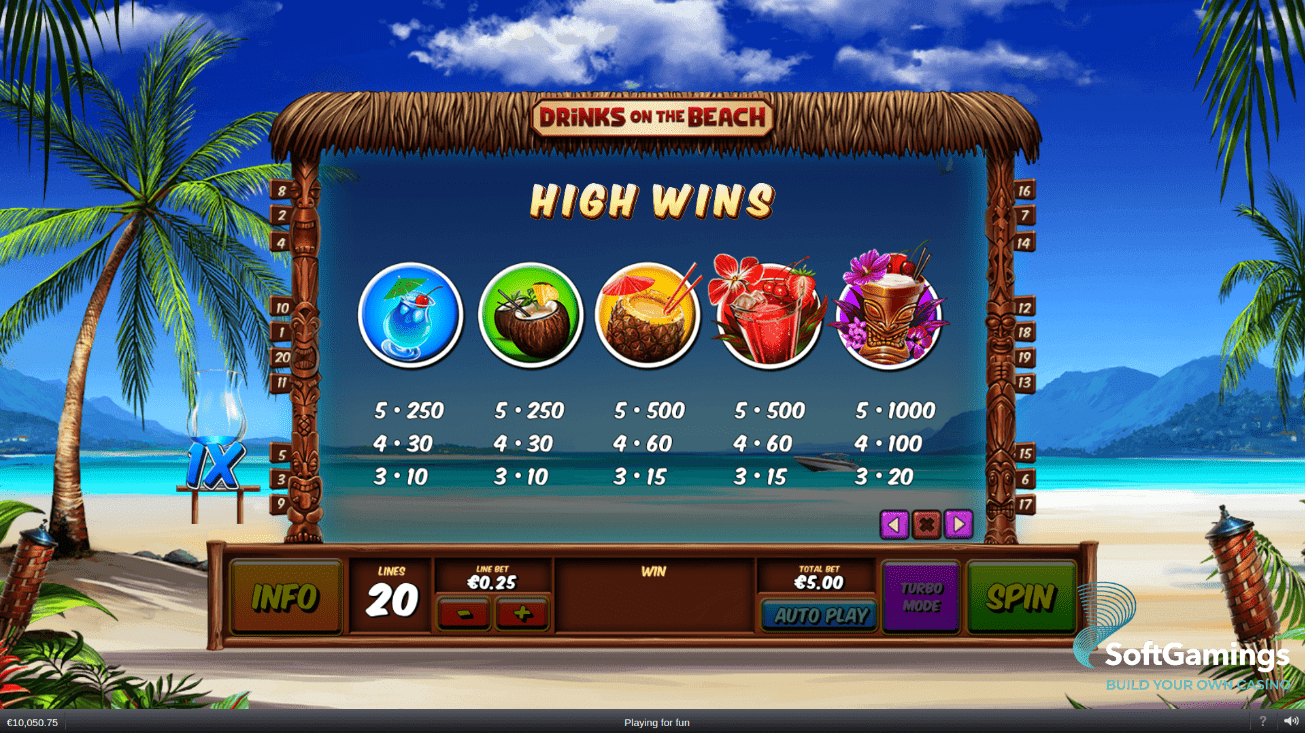This screenshot has width=1305, height=733.
Task: Select payline number 17 marker
Action: pos(1024,505)
